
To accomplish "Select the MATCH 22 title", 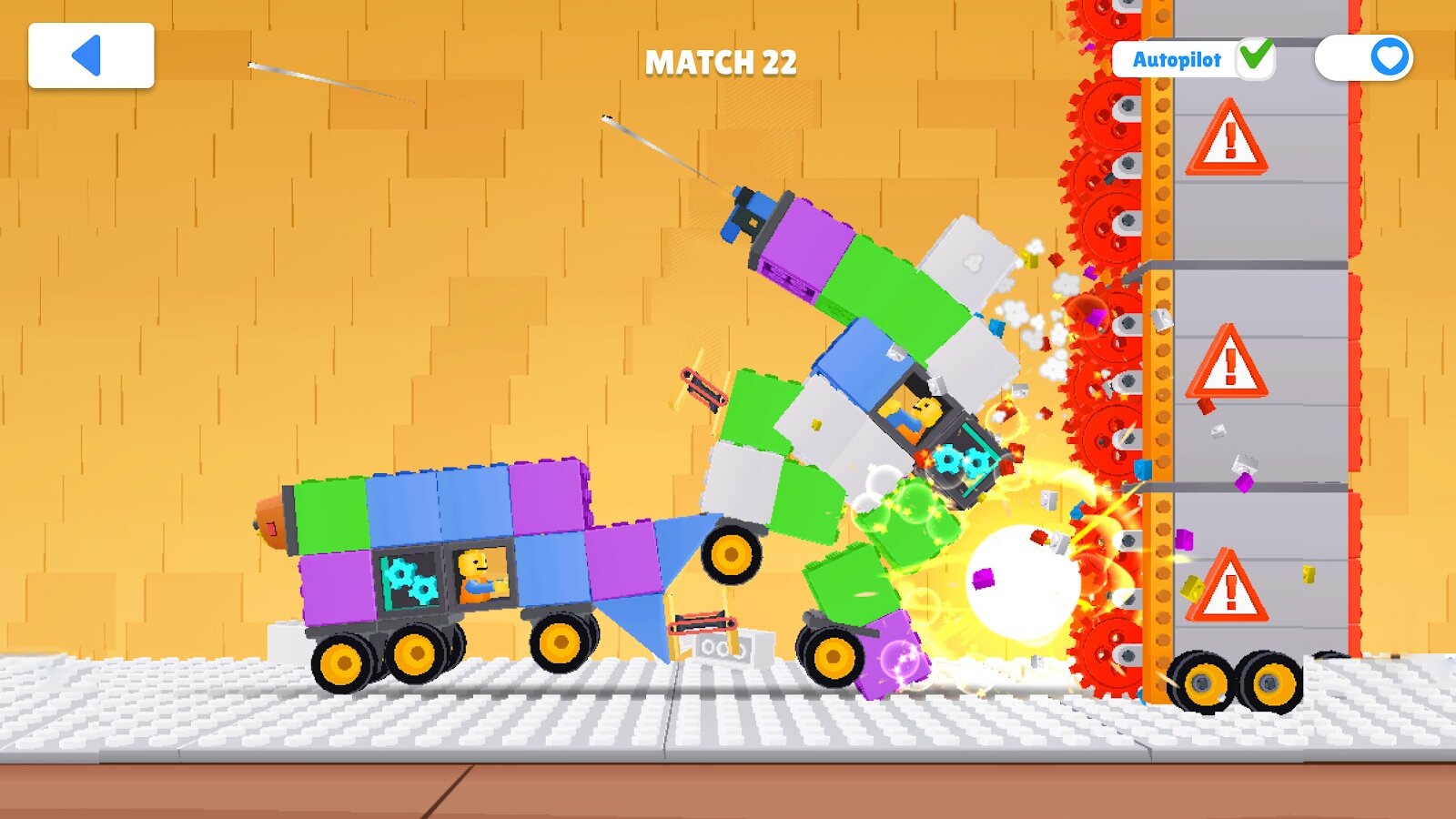I will point(720,64).
